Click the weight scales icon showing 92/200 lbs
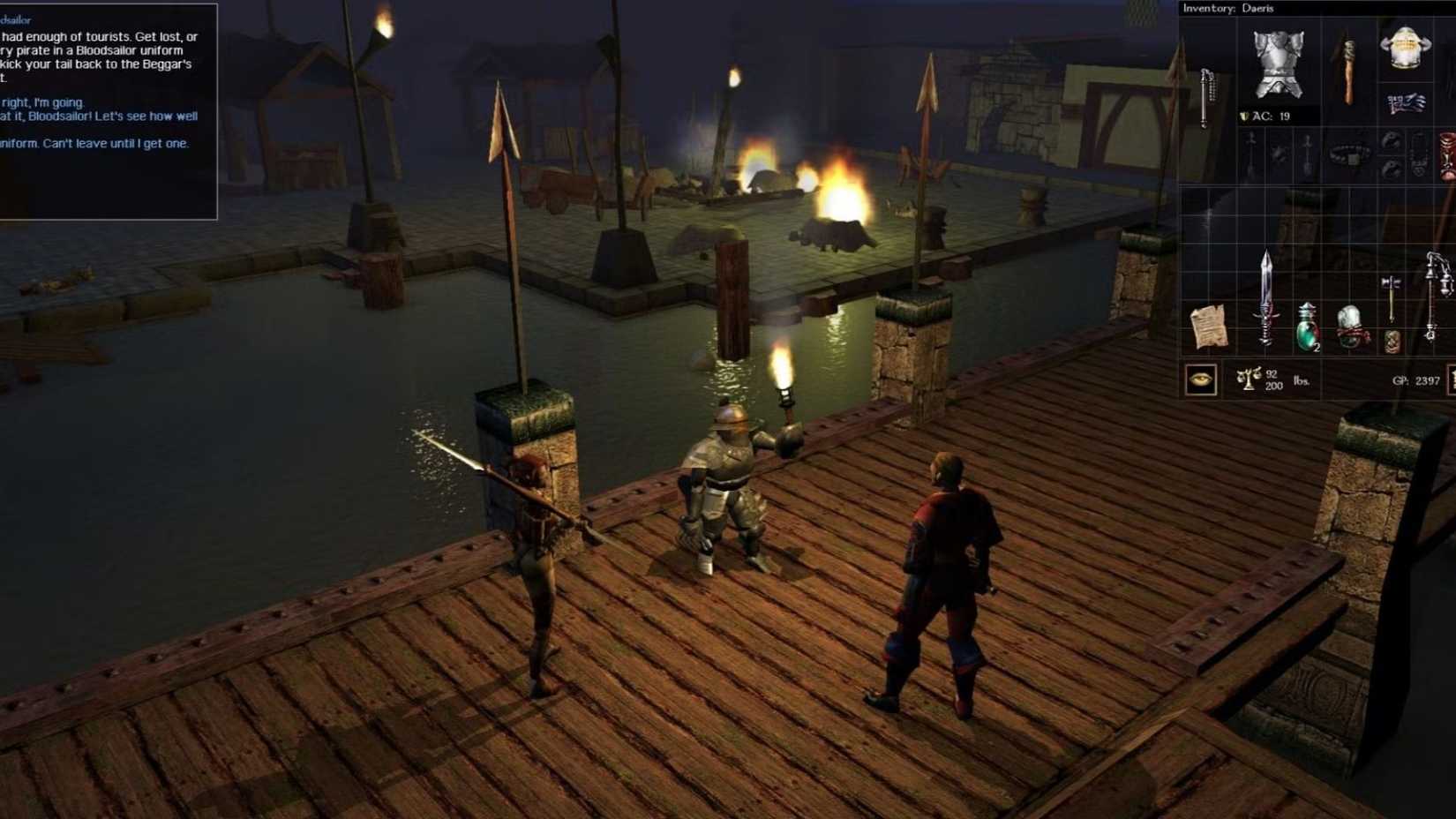Viewport: 1456px width, 819px height. pyautogui.click(x=1250, y=378)
